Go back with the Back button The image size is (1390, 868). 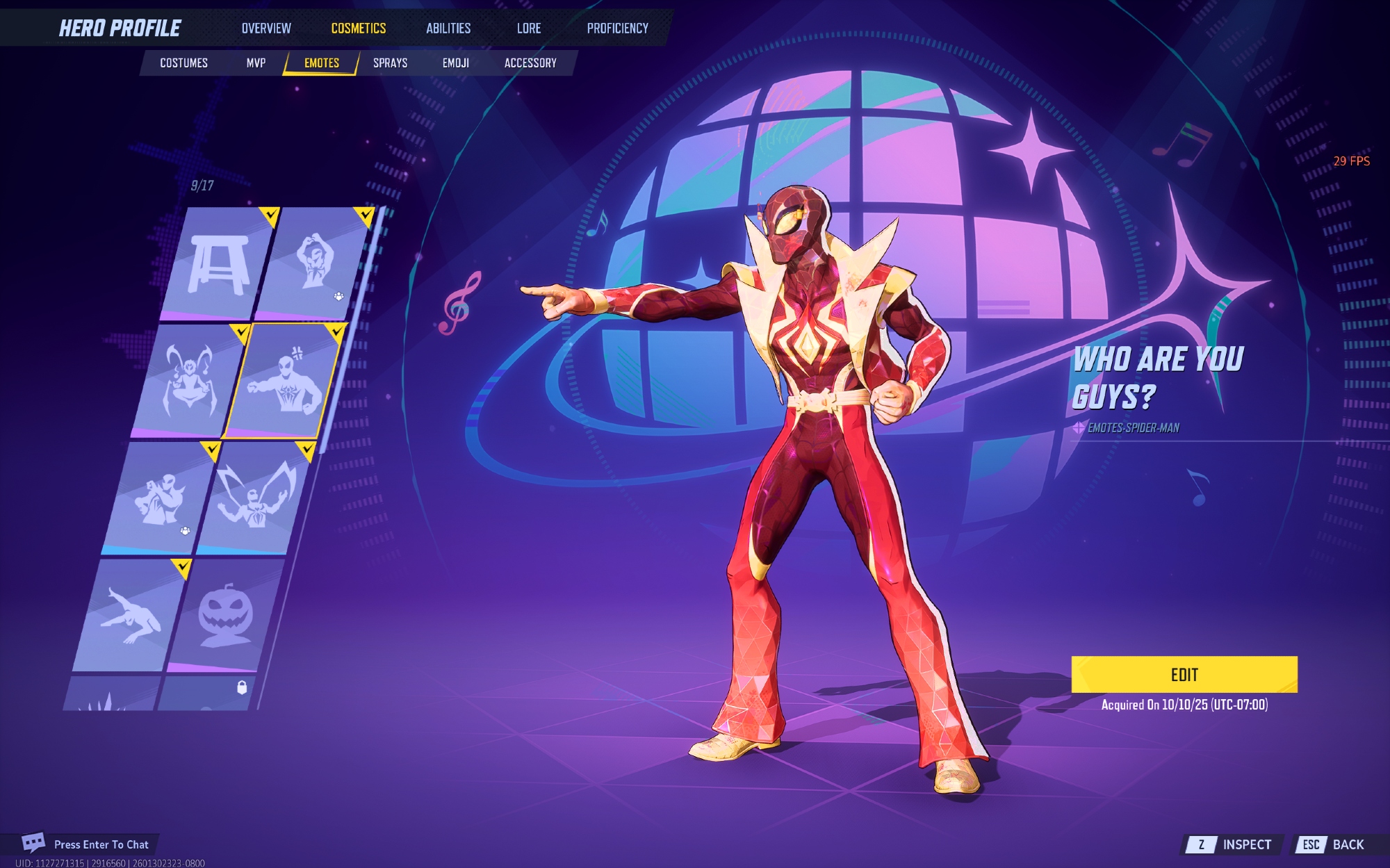tap(1333, 844)
